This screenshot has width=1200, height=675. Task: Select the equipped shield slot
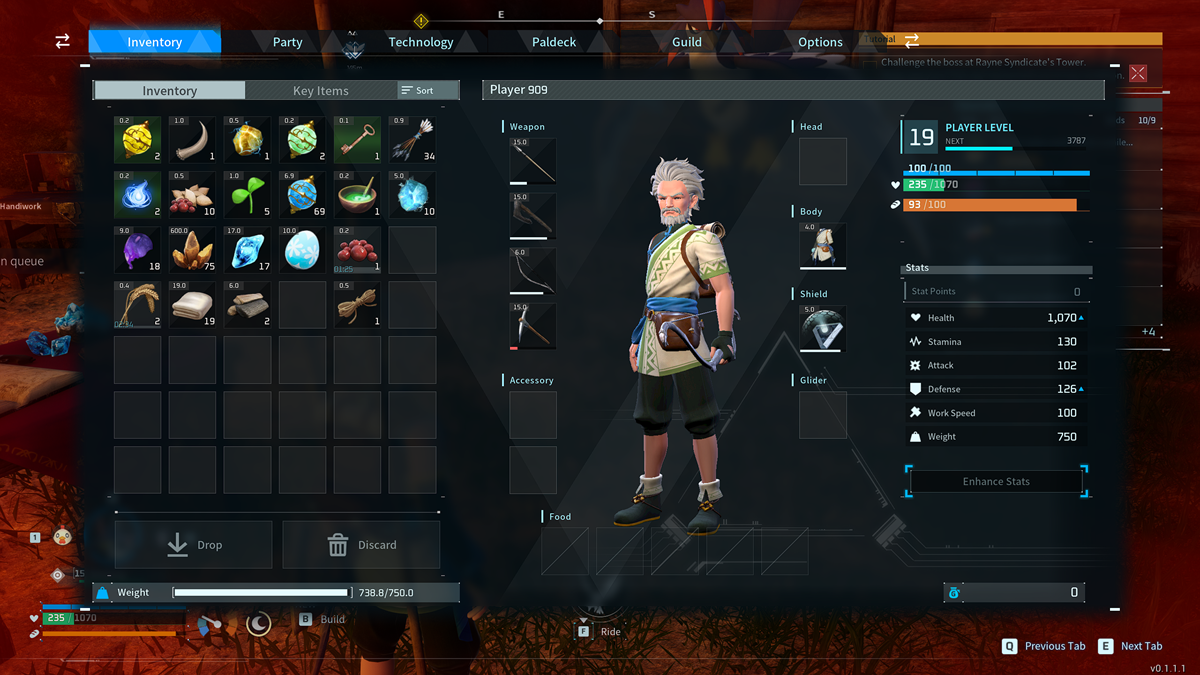pos(823,328)
